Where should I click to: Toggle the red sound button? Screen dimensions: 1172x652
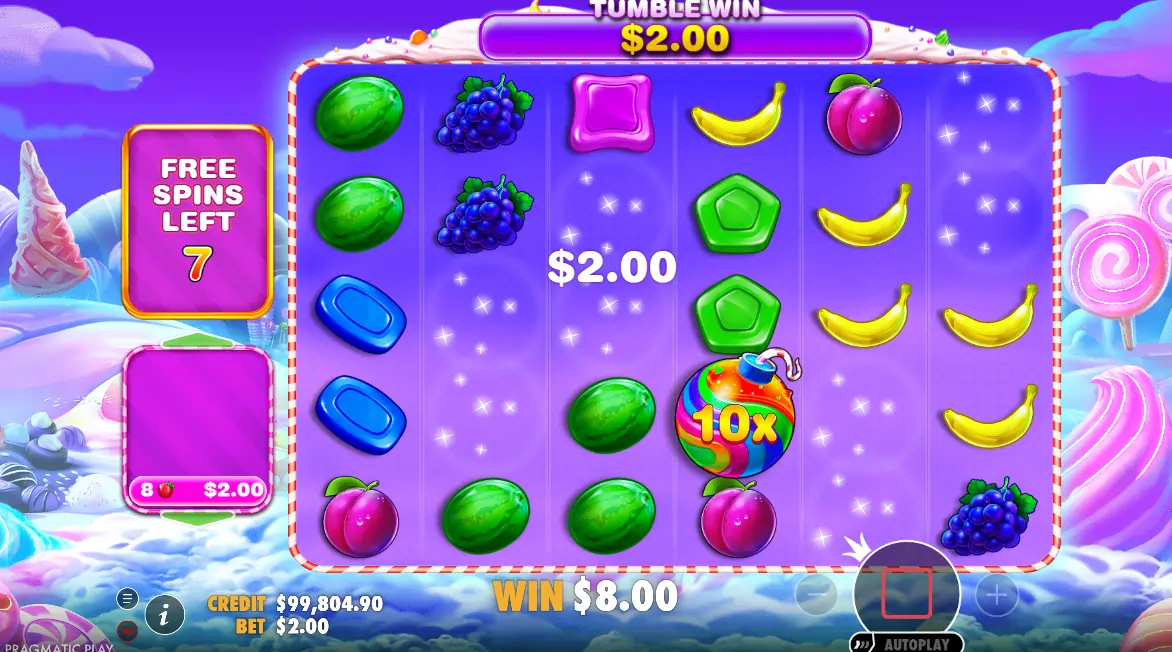(x=127, y=630)
